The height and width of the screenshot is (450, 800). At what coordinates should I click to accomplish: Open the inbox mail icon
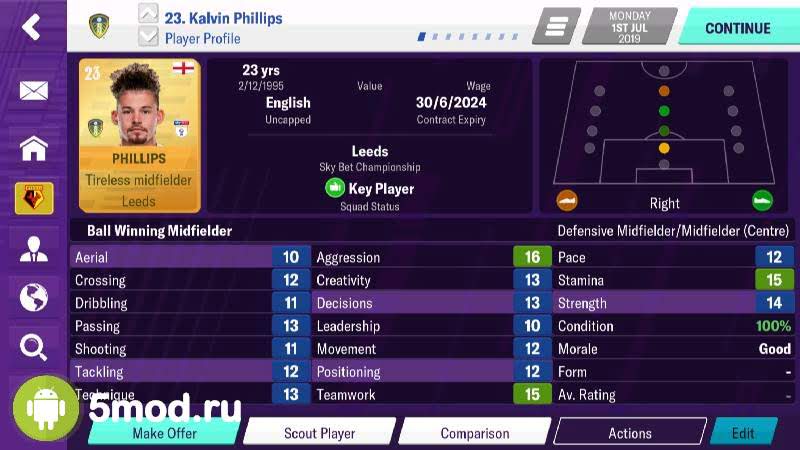coord(34,91)
